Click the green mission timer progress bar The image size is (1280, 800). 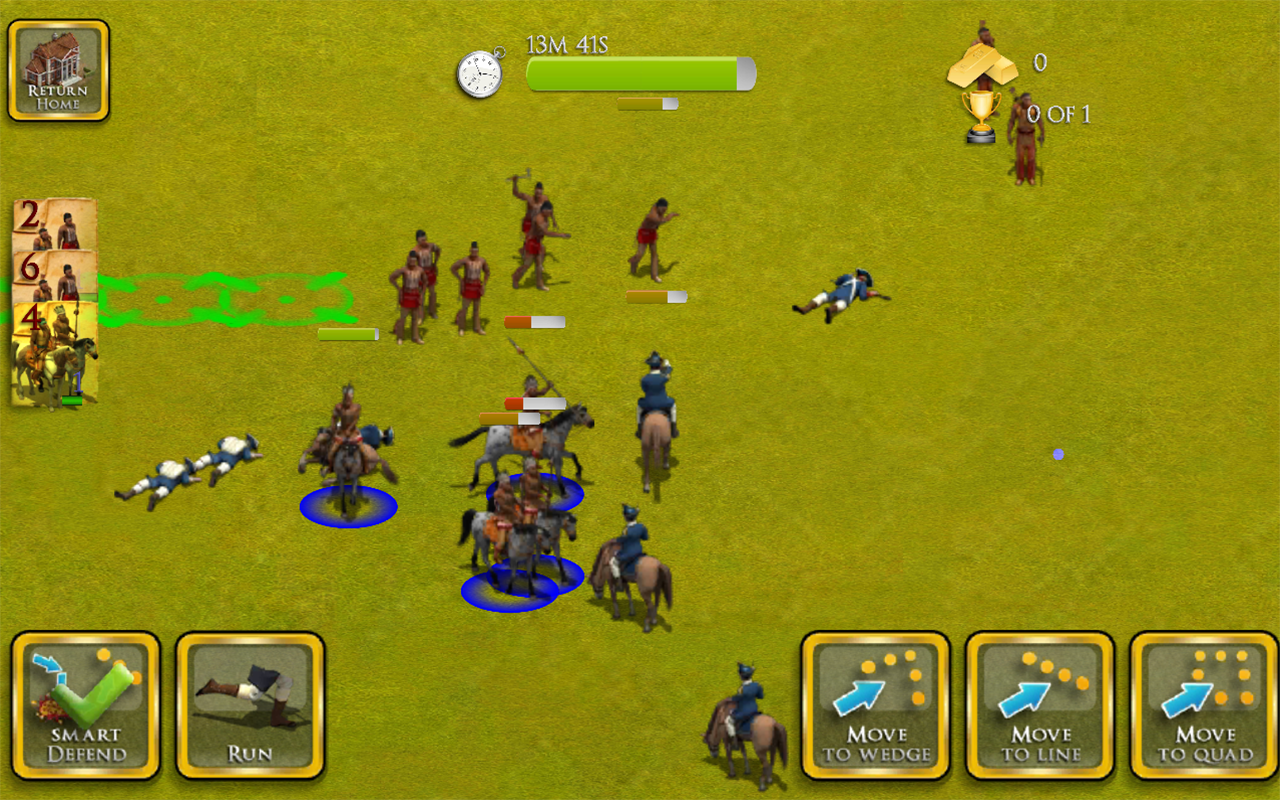tap(638, 72)
